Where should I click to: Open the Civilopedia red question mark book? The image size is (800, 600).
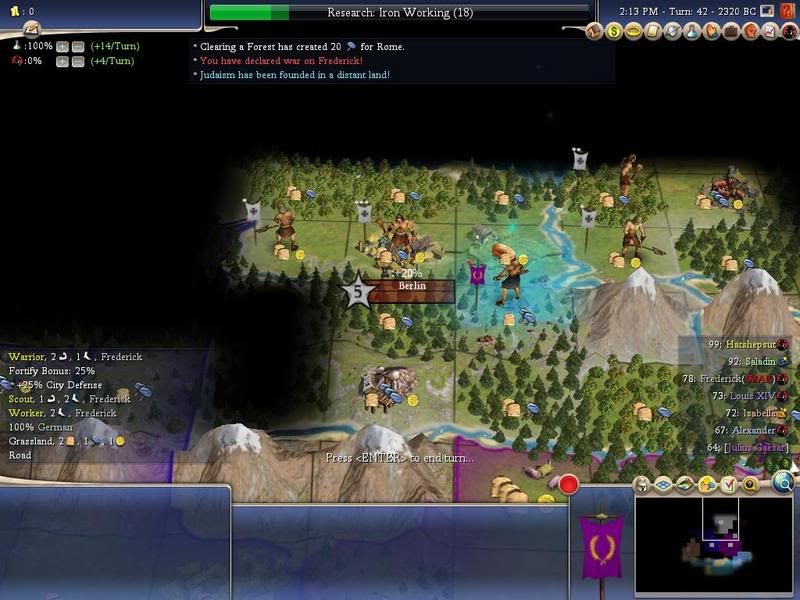(788, 12)
